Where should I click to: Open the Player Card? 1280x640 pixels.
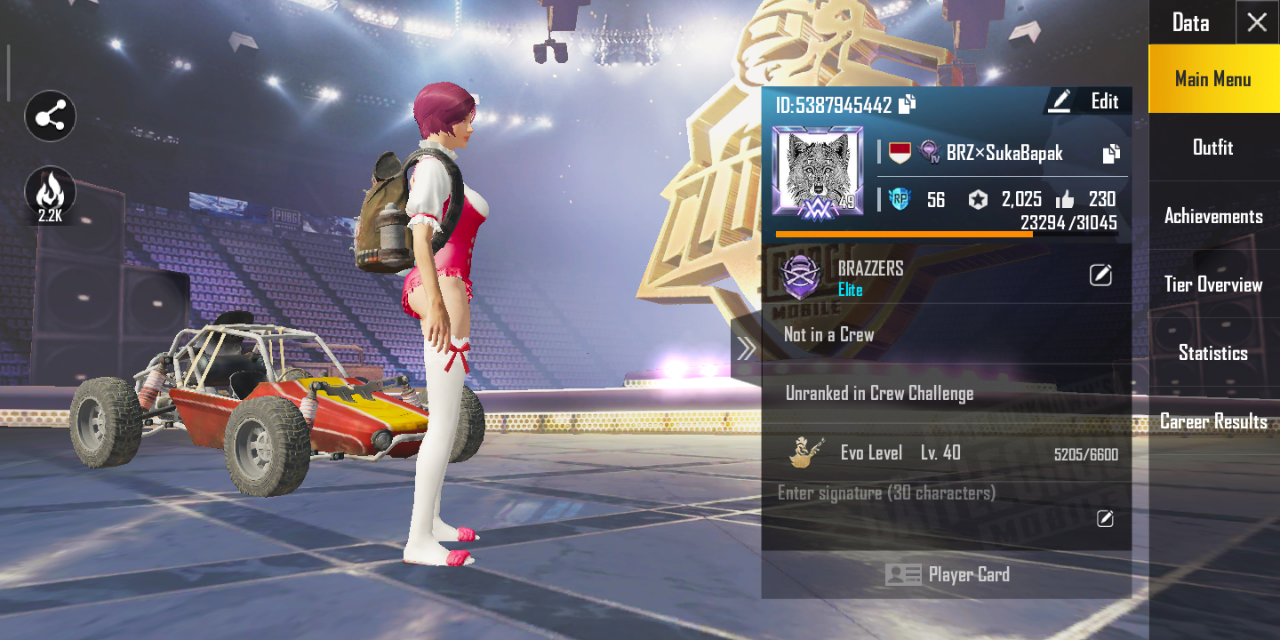pyautogui.click(x=947, y=575)
